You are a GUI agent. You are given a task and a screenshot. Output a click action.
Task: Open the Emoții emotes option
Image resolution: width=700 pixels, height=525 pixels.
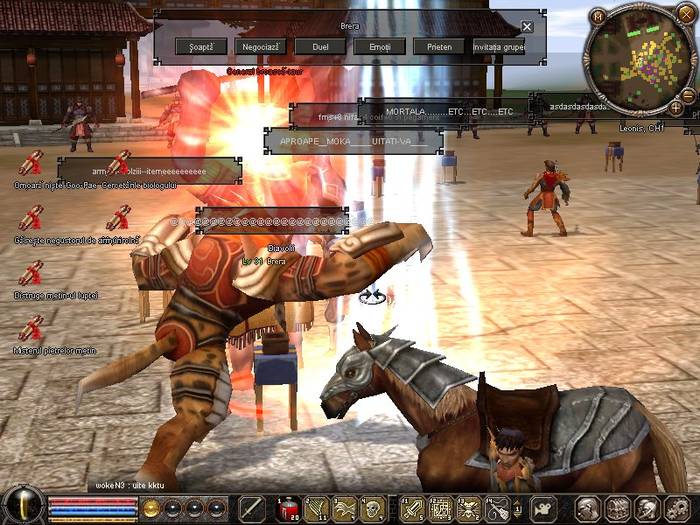(x=379, y=46)
